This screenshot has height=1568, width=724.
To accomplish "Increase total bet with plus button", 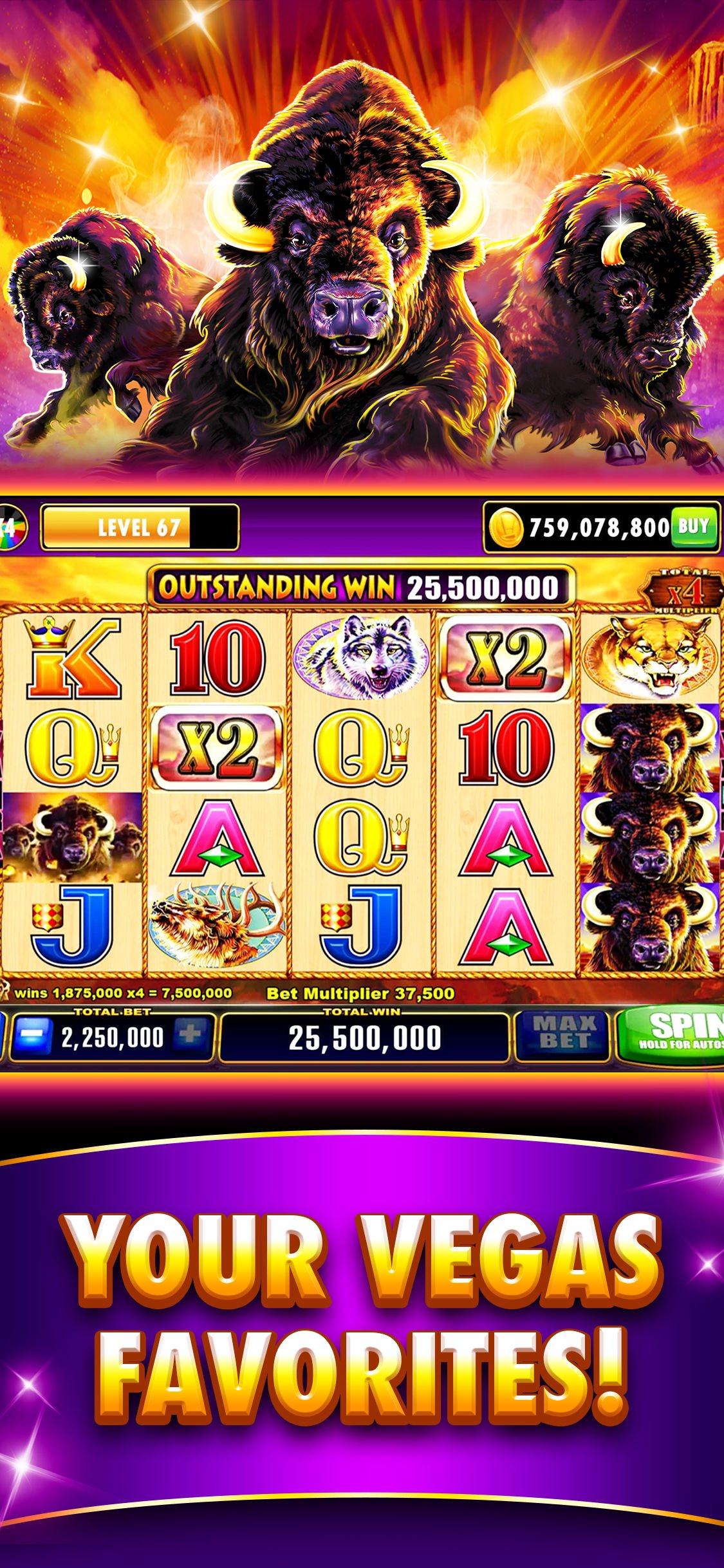I will [x=190, y=1035].
